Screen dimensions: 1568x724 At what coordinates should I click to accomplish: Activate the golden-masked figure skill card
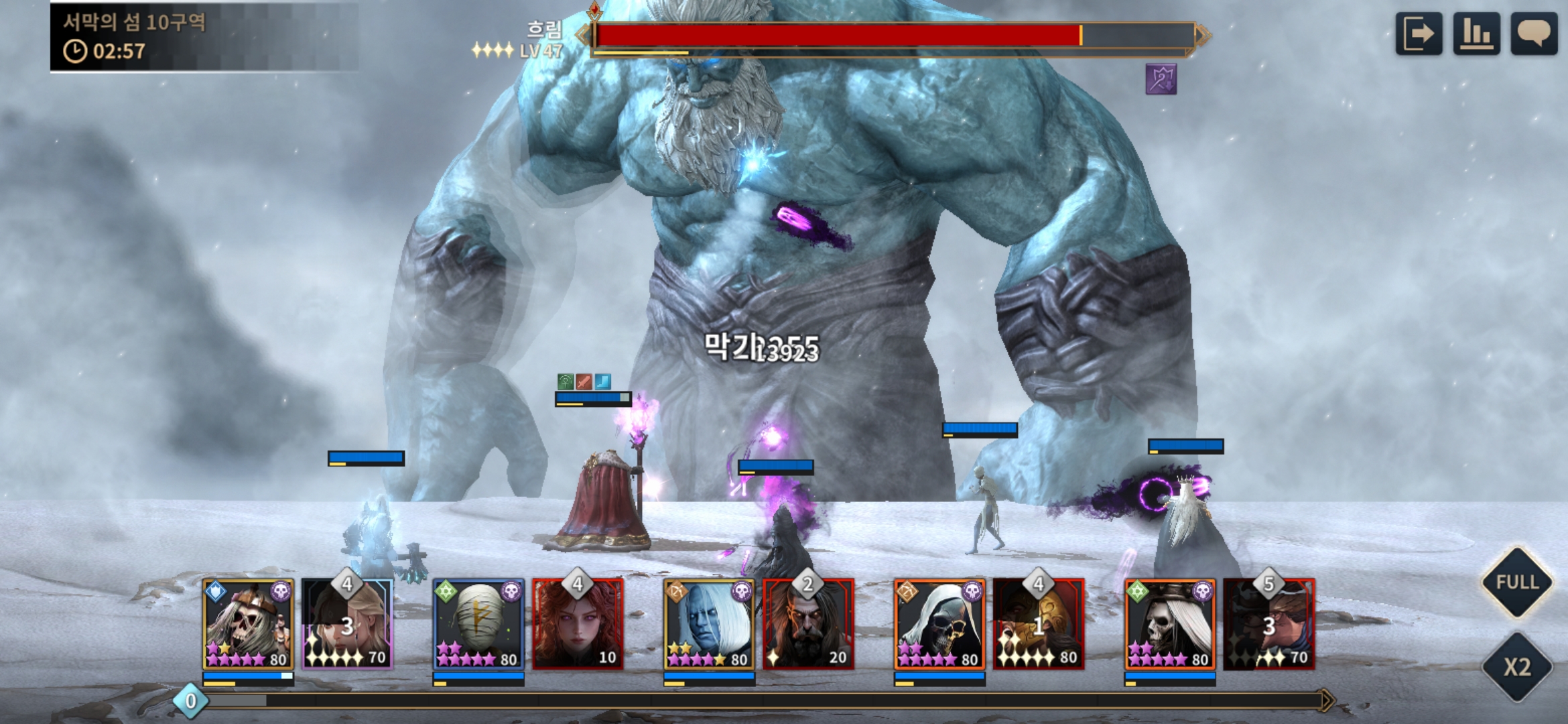[x=1039, y=625]
